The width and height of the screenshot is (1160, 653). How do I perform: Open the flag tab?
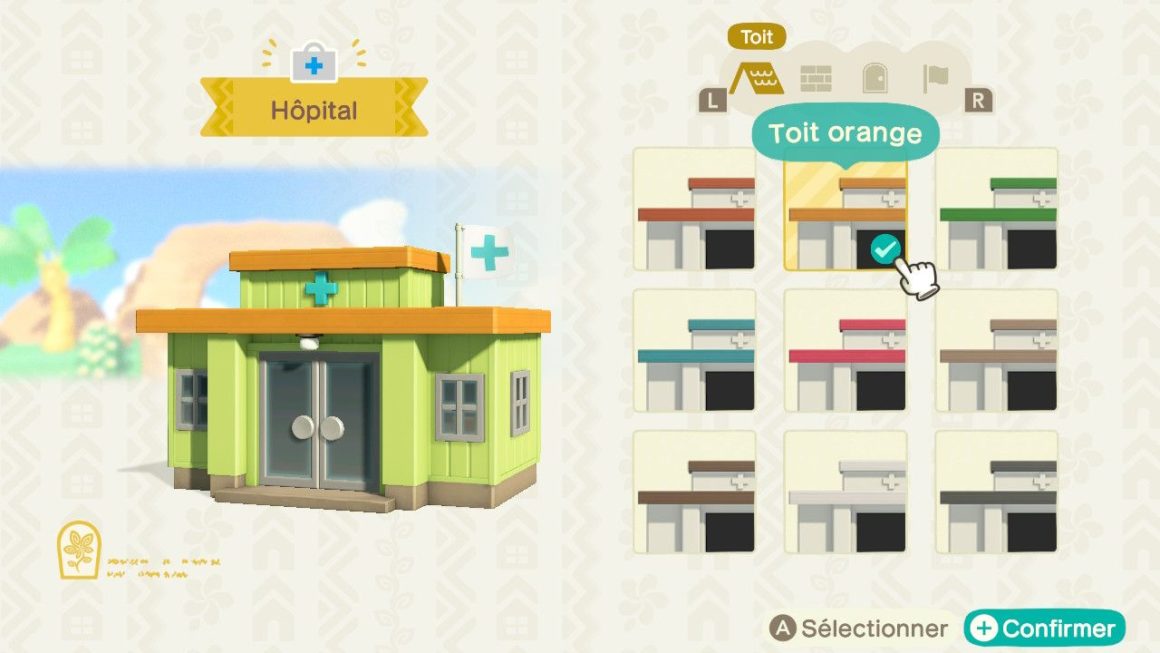click(x=936, y=78)
